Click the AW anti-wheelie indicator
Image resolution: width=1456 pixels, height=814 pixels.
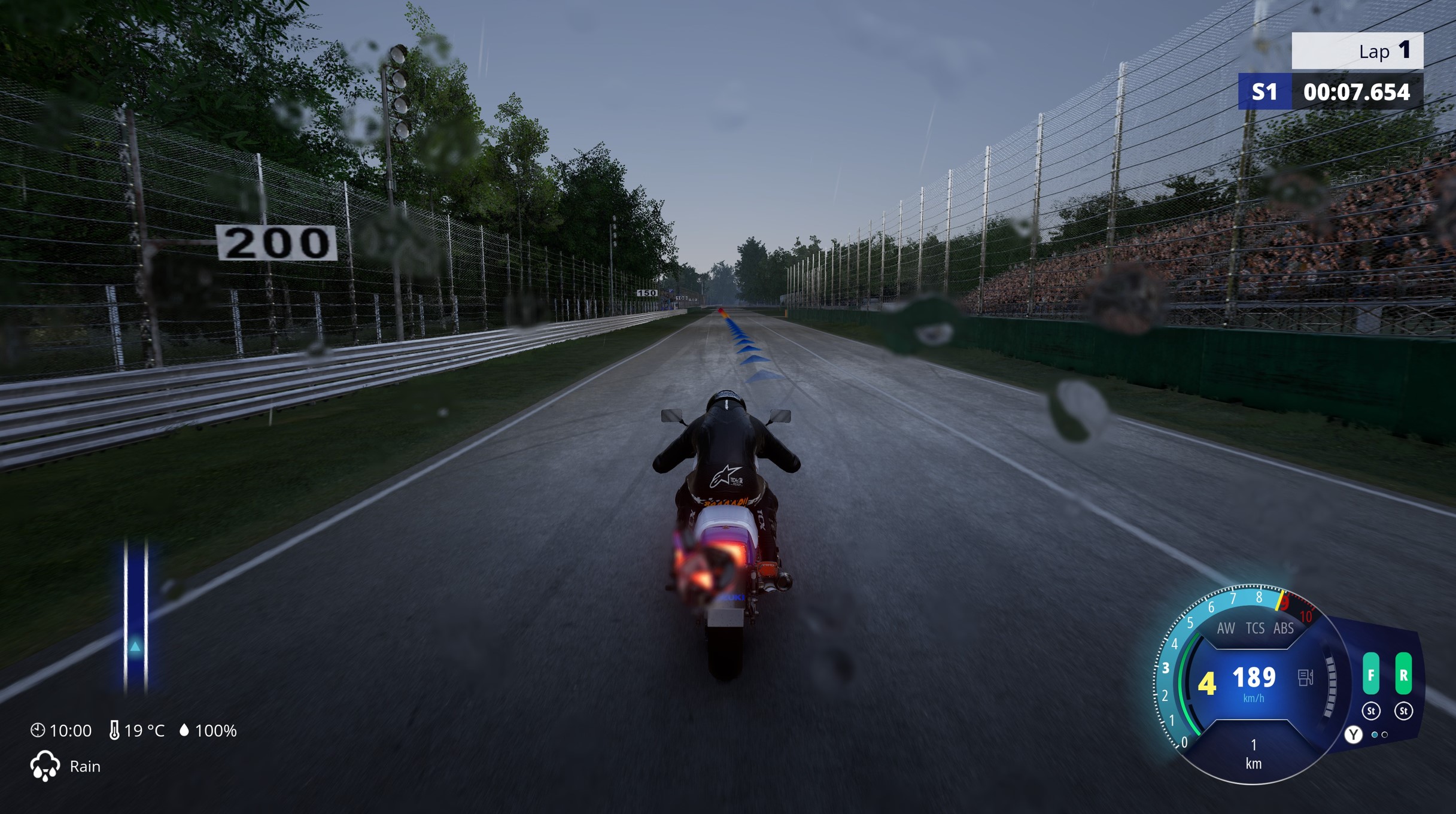click(1226, 628)
